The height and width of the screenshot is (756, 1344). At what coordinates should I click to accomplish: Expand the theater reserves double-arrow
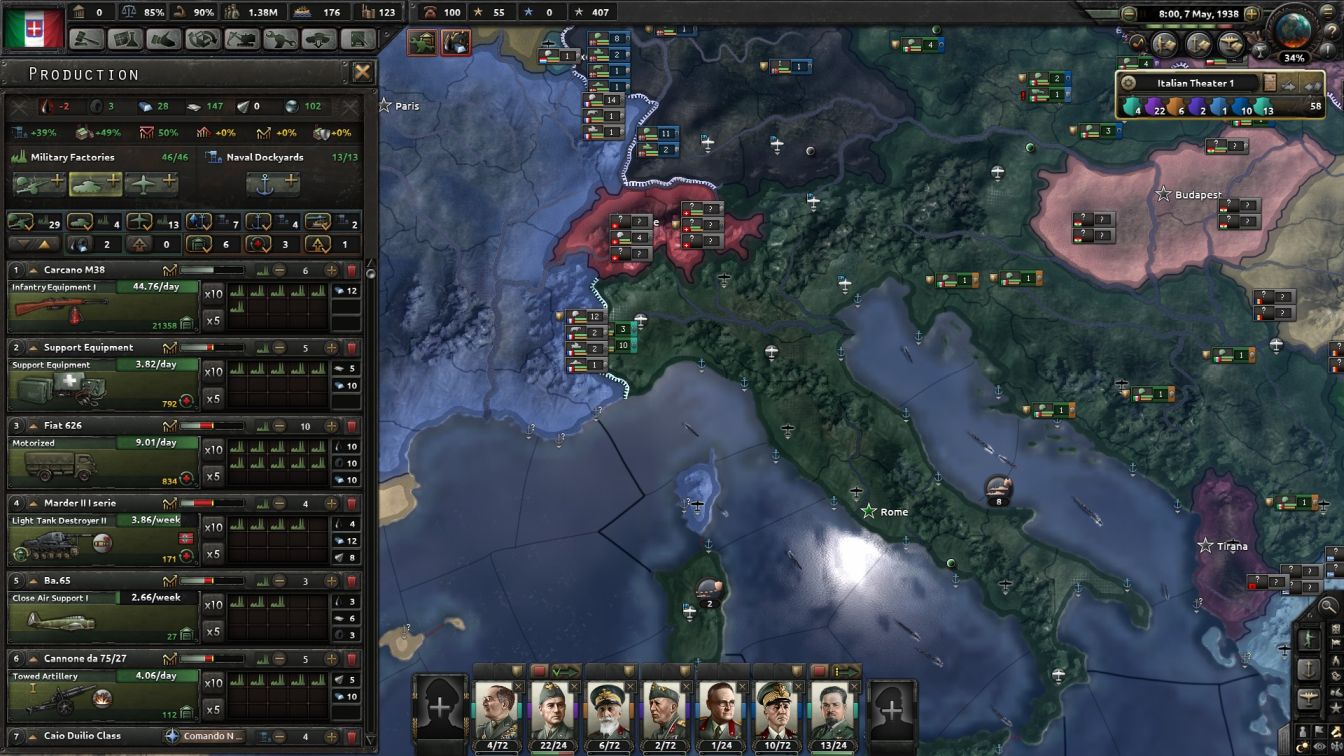click(x=1314, y=85)
